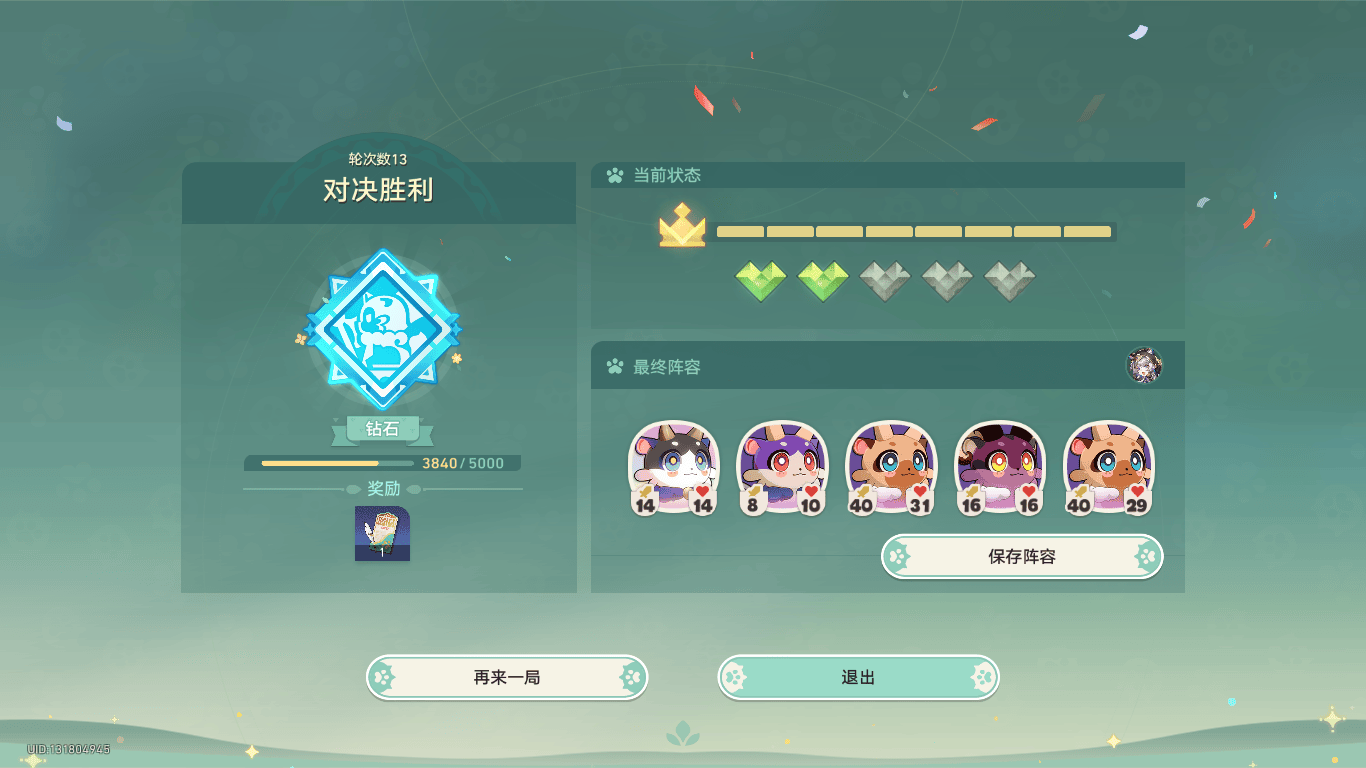The height and width of the screenshot is (768, 1366).
Task: Select the first lit green gem
Action: [759, 280]
